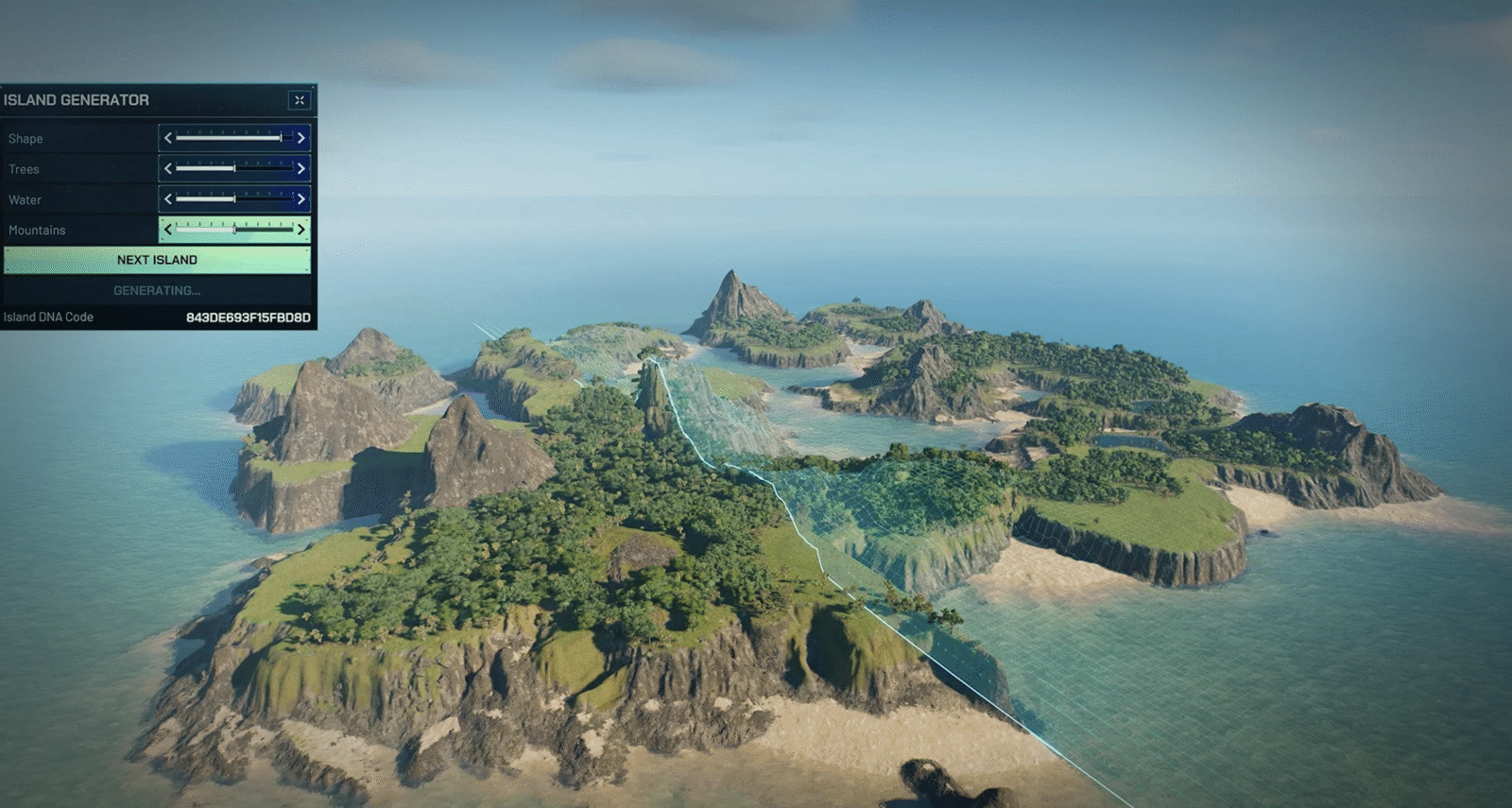Increase Mountains with its right arrow

301,230
